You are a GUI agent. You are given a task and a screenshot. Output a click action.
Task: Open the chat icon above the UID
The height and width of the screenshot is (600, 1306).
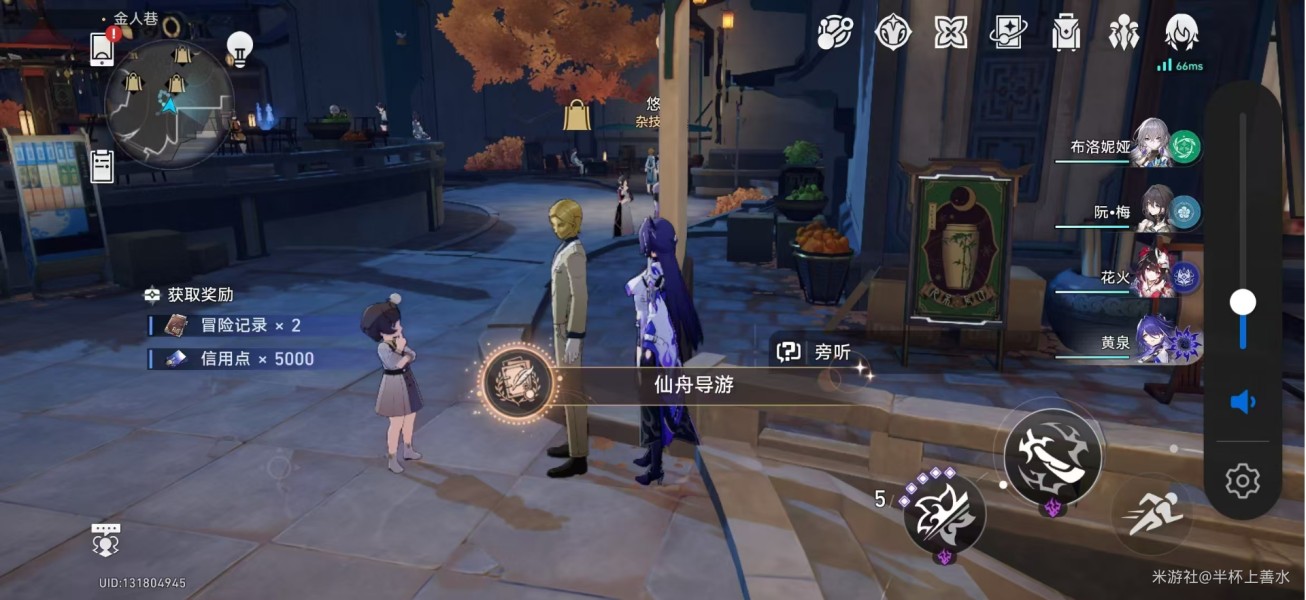coord(105,539)
